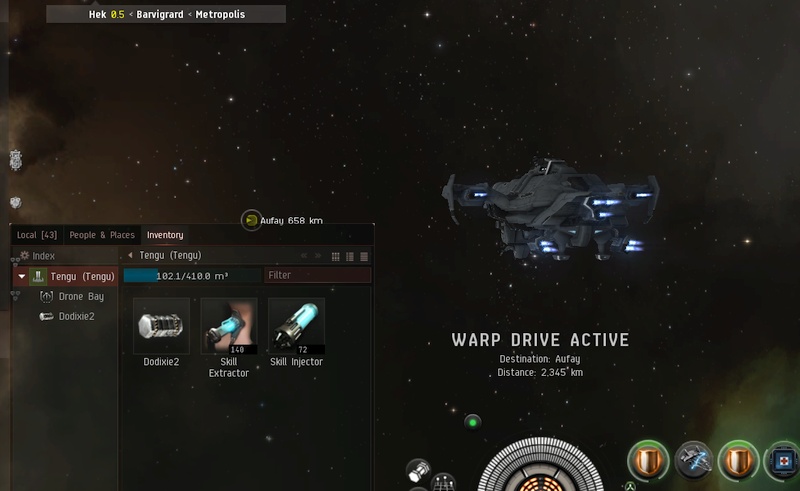Open the People & Places tab
Image resolution: width=800 pixels, height=491 pixels.
102,235
